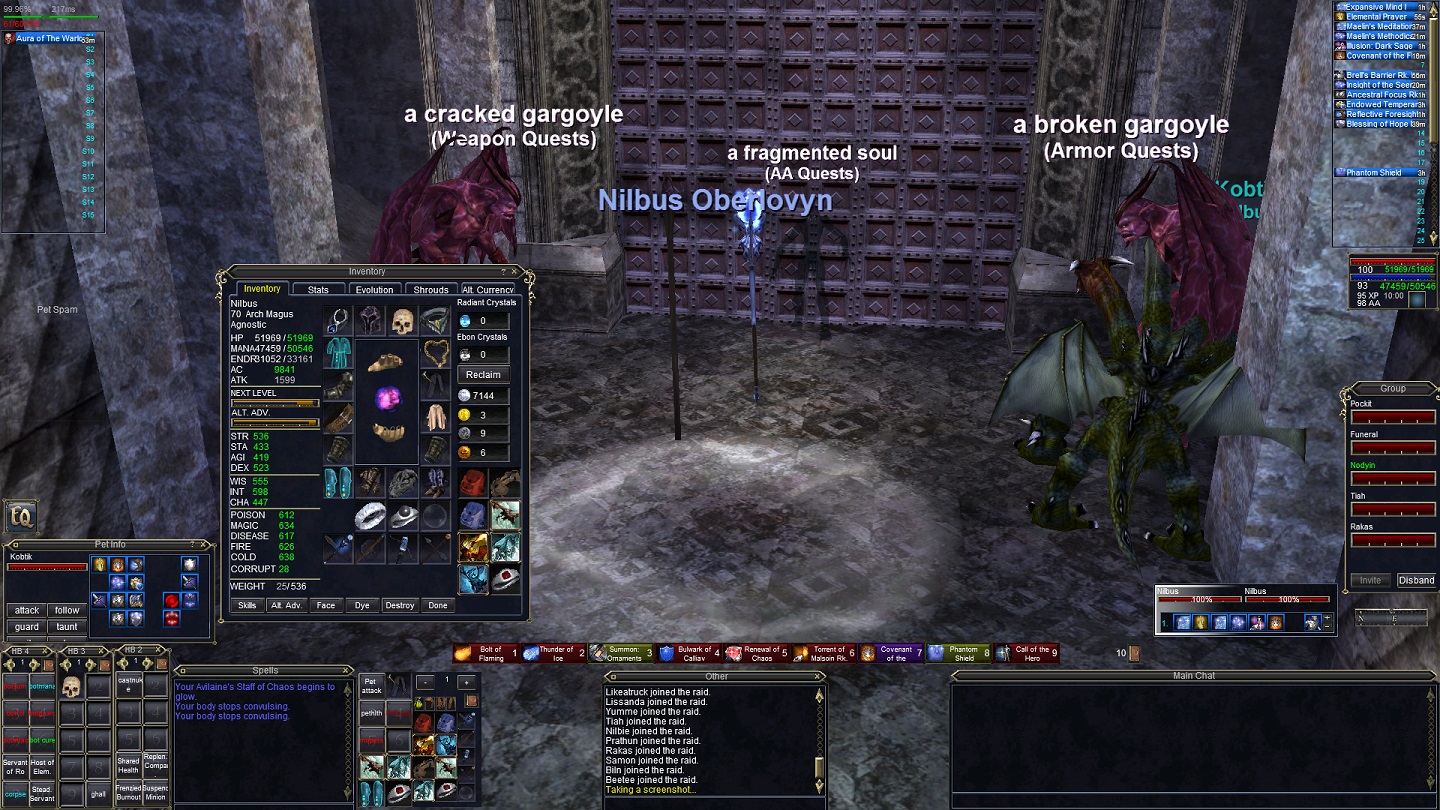Open the Alt. Currency tab
Screen dimensions: 1440x810
pos(489,289)
